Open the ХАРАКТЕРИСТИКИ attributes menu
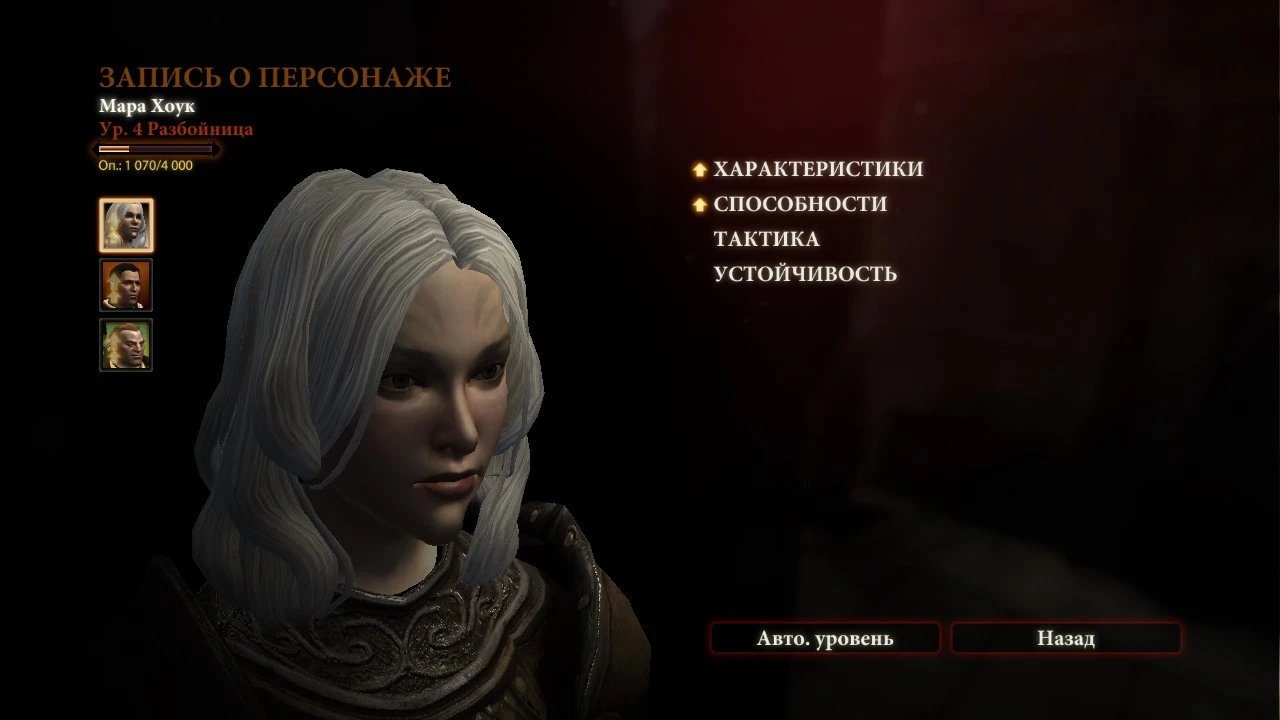The height and width of the screenshot is (720, 1280). click(816, 169)
